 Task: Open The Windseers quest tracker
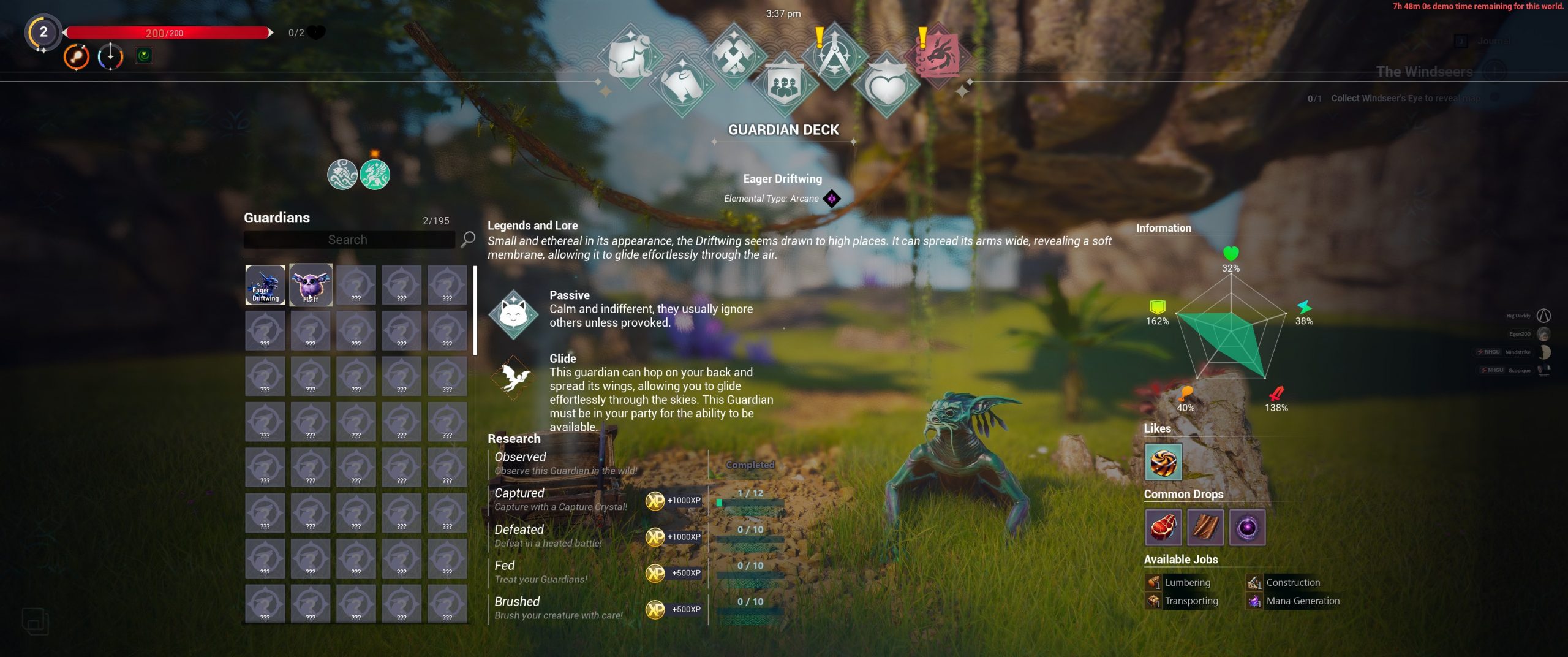[1424, 72]
